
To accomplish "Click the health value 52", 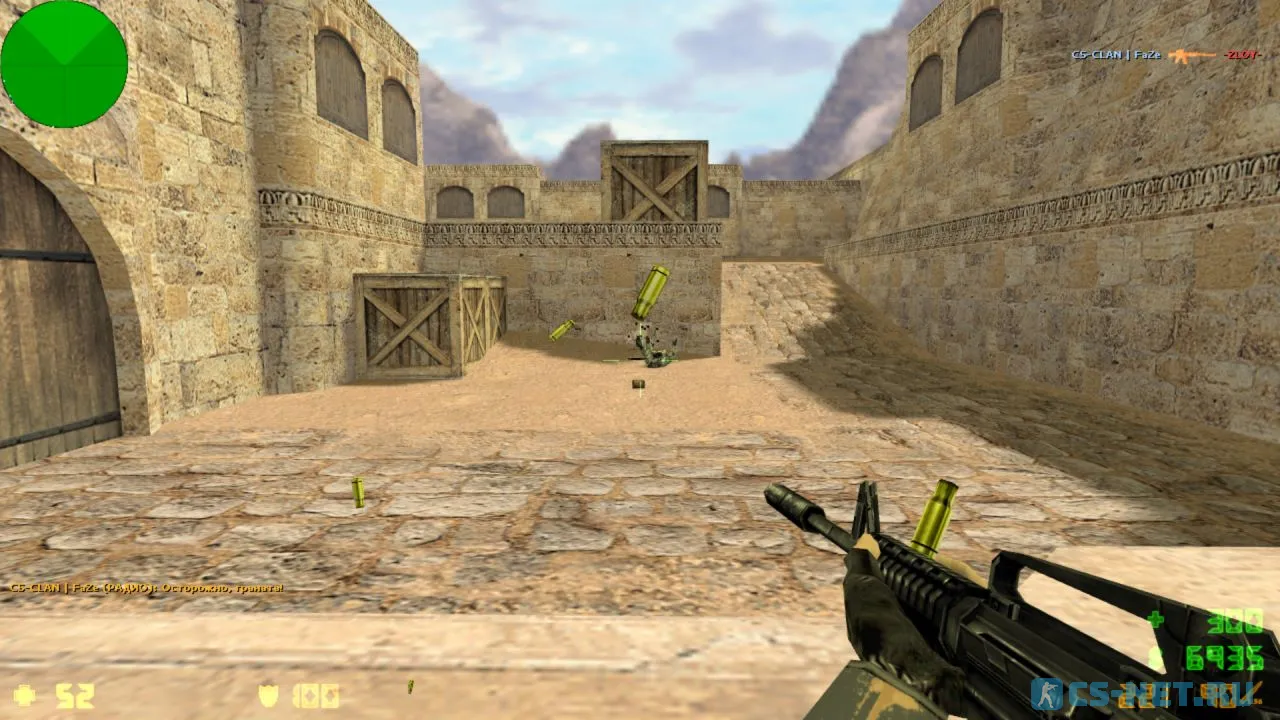I will pos(75,694).
